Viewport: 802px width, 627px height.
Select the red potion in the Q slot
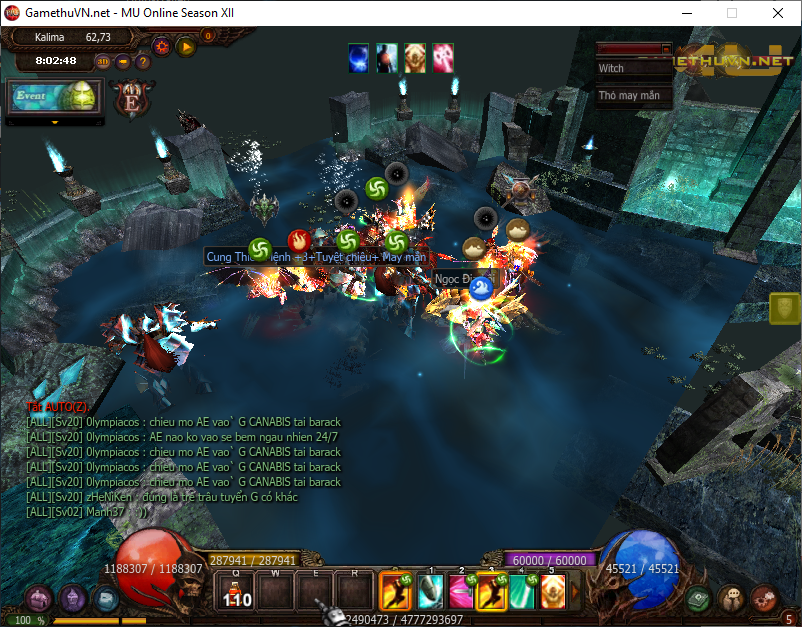click(x=237, y=592)
